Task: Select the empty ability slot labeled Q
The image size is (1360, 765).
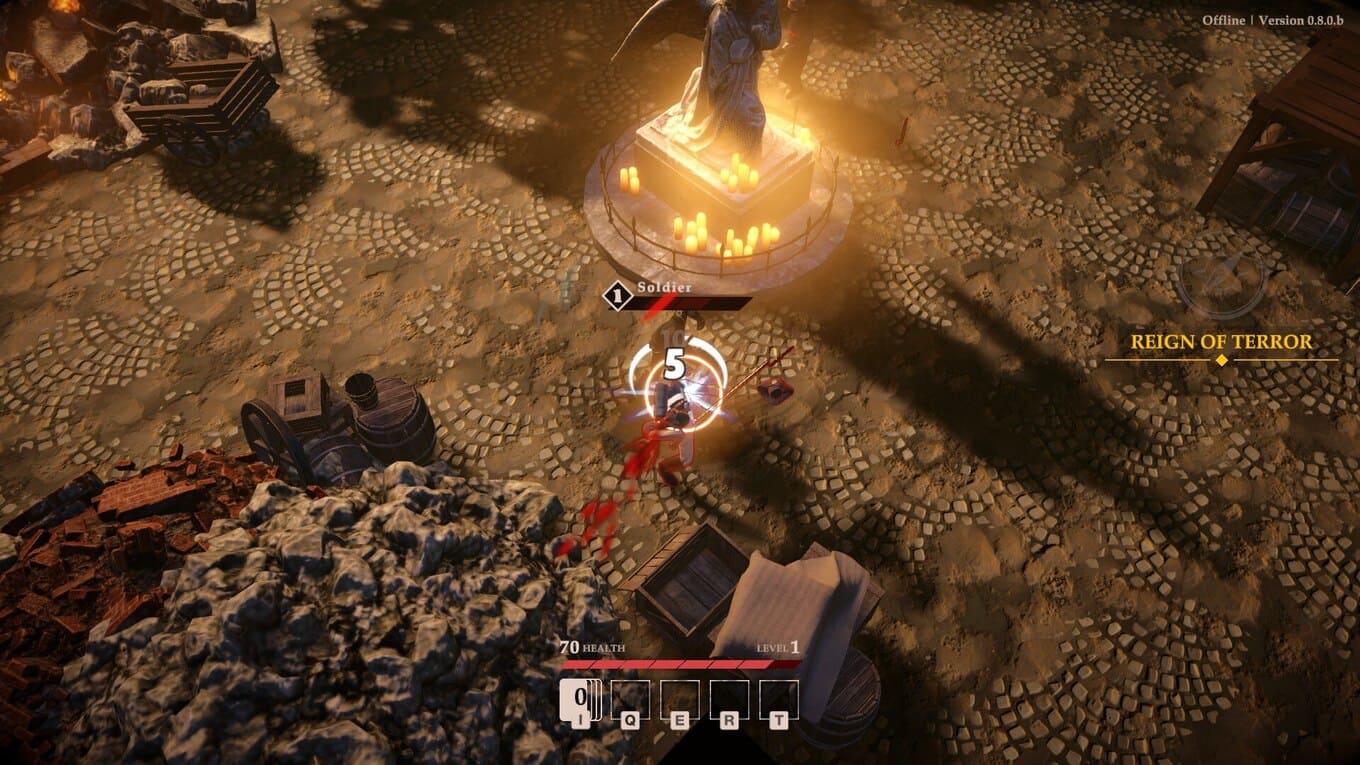Action: coord(630,699)
